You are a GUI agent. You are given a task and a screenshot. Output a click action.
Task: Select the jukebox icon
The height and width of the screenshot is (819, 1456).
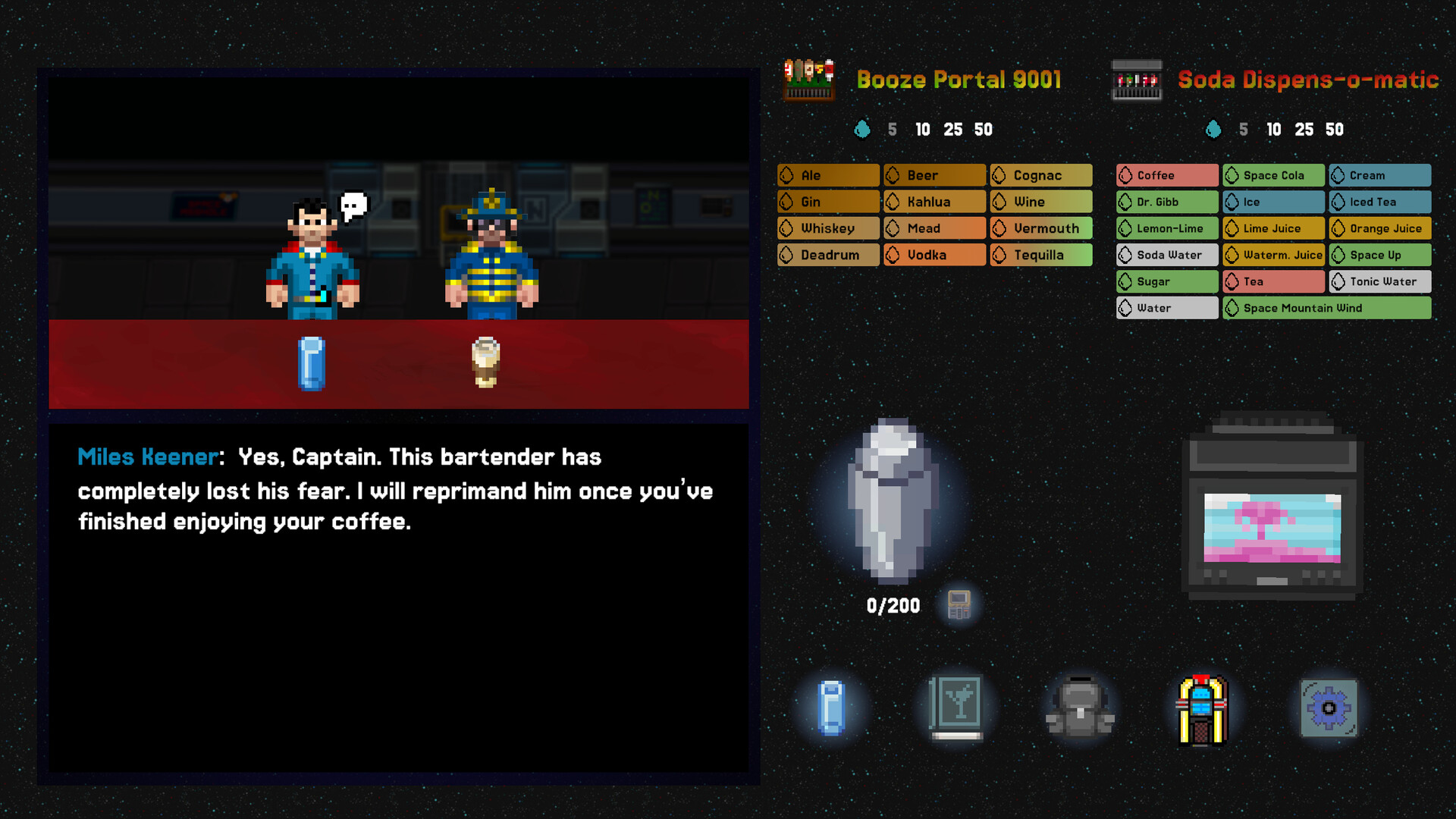[x=1204, y=708]
